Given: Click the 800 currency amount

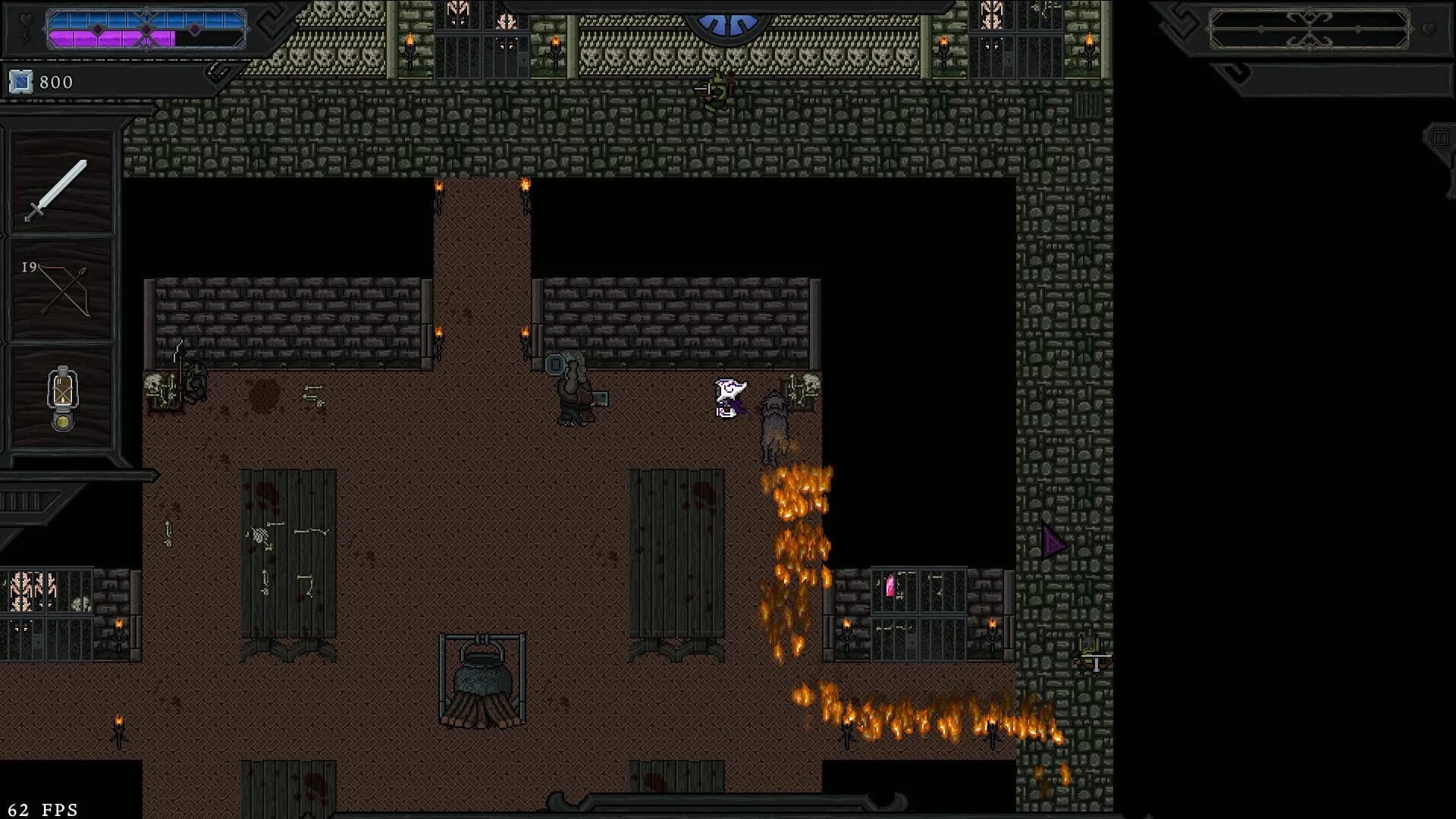Looking at the screenshot, I should pos(57,83).
